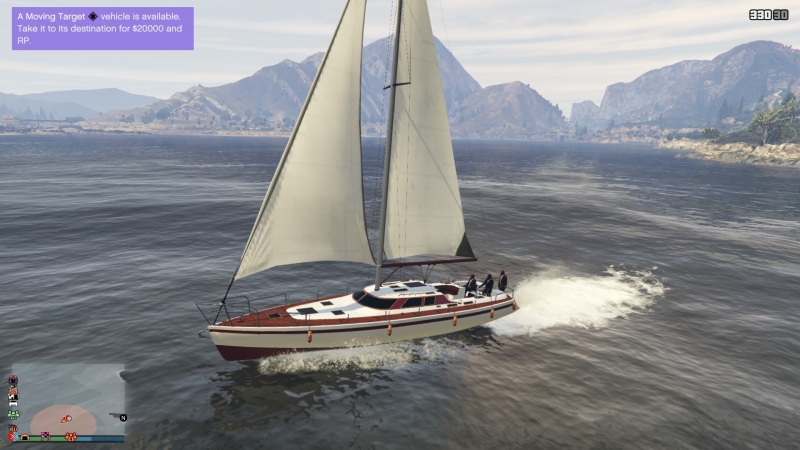Select the player arrow on the minimap
The image size is (800, 450).
click(x=66, y=419)
